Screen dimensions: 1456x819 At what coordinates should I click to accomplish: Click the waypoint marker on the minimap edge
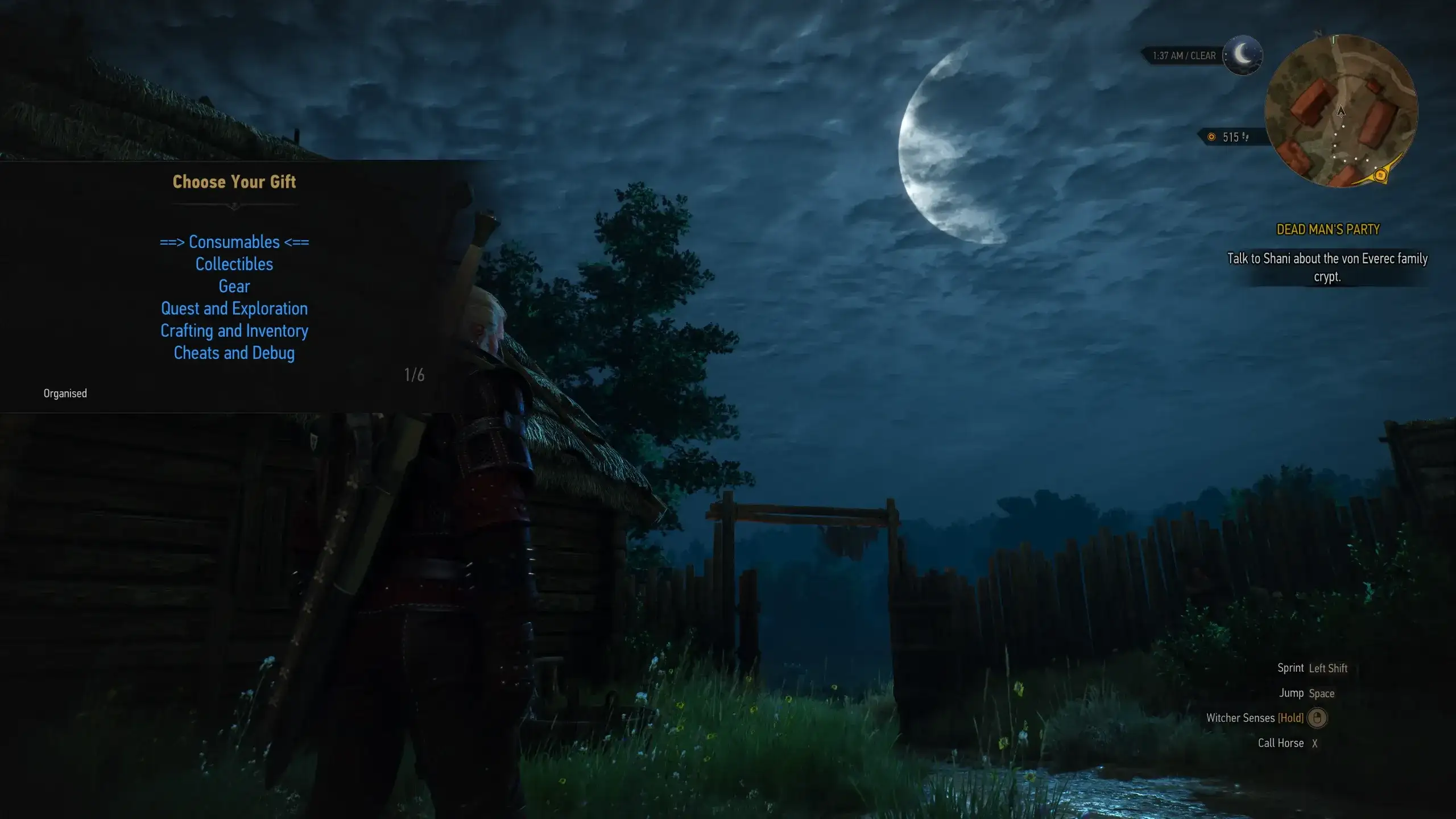tap(1381, 175)
